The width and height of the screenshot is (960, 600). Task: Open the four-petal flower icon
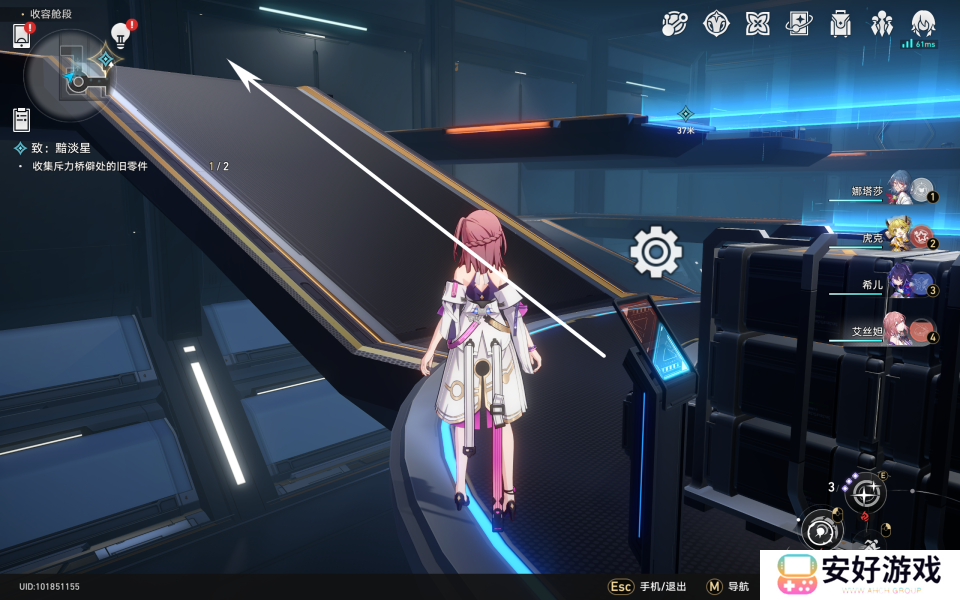pos(757,22)
